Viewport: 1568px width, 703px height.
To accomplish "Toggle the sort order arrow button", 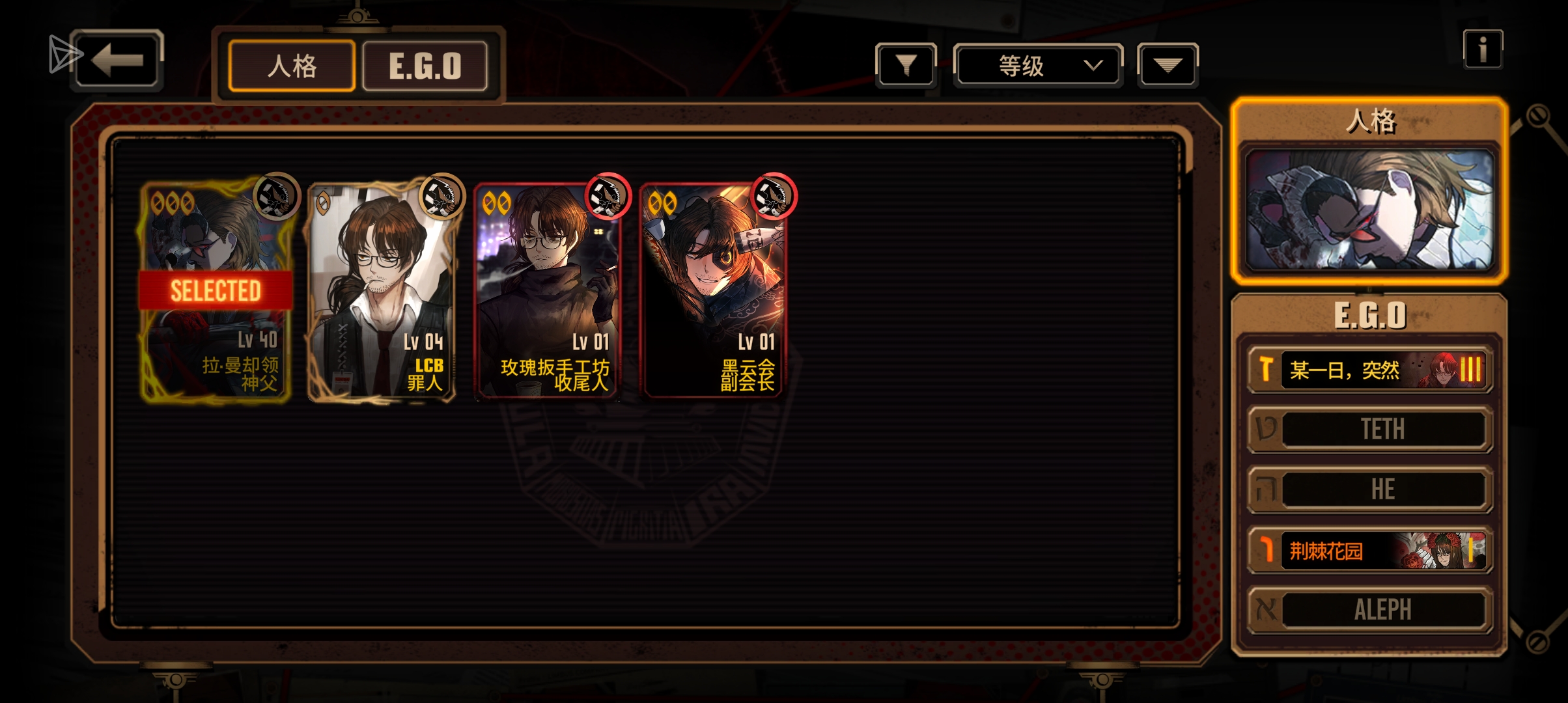I will coord(1168,65).
